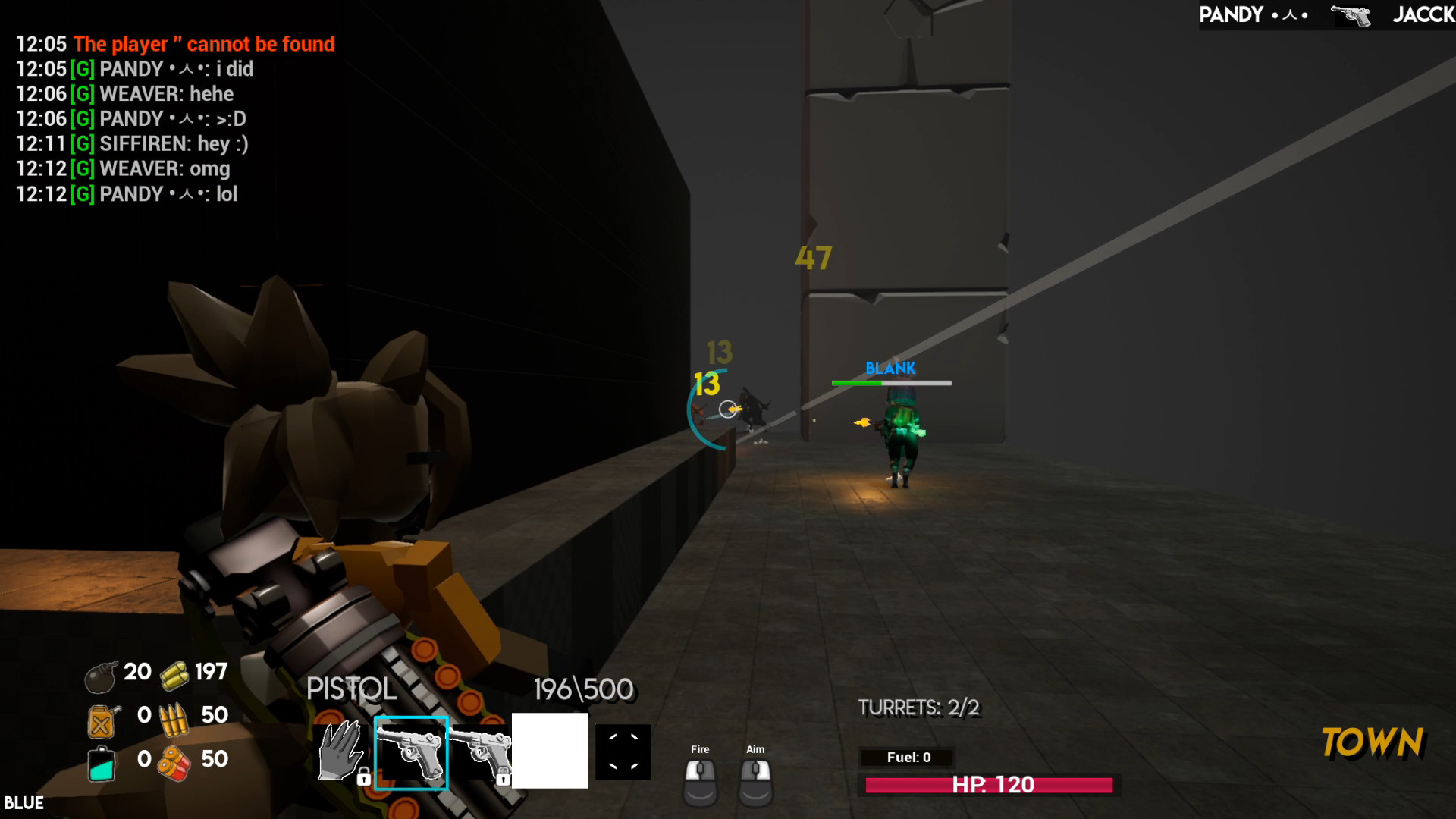Screen dimensions: 1456x819
Task: Click the TURRETS: 2/2 counter
Action: 919,708
